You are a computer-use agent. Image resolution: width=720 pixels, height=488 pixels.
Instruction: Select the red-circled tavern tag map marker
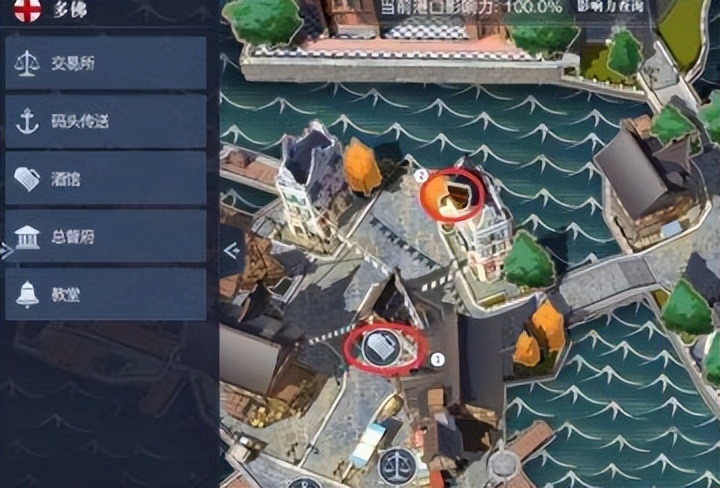click(380, 348)
